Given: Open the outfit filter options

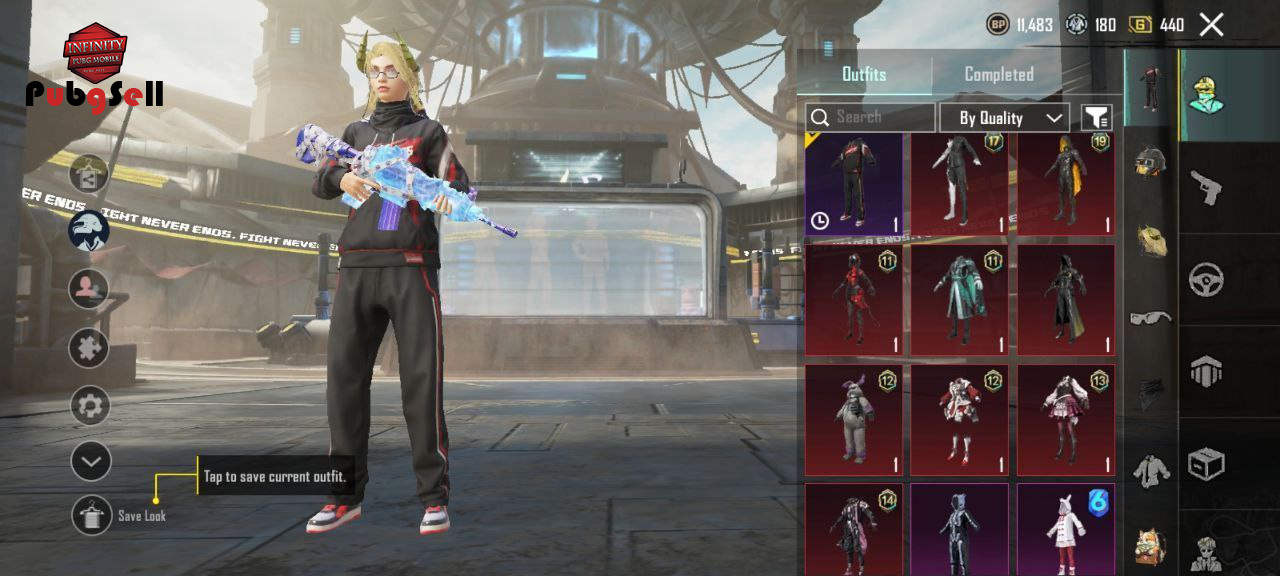Looking at the screenshot, I should 1097,118.
